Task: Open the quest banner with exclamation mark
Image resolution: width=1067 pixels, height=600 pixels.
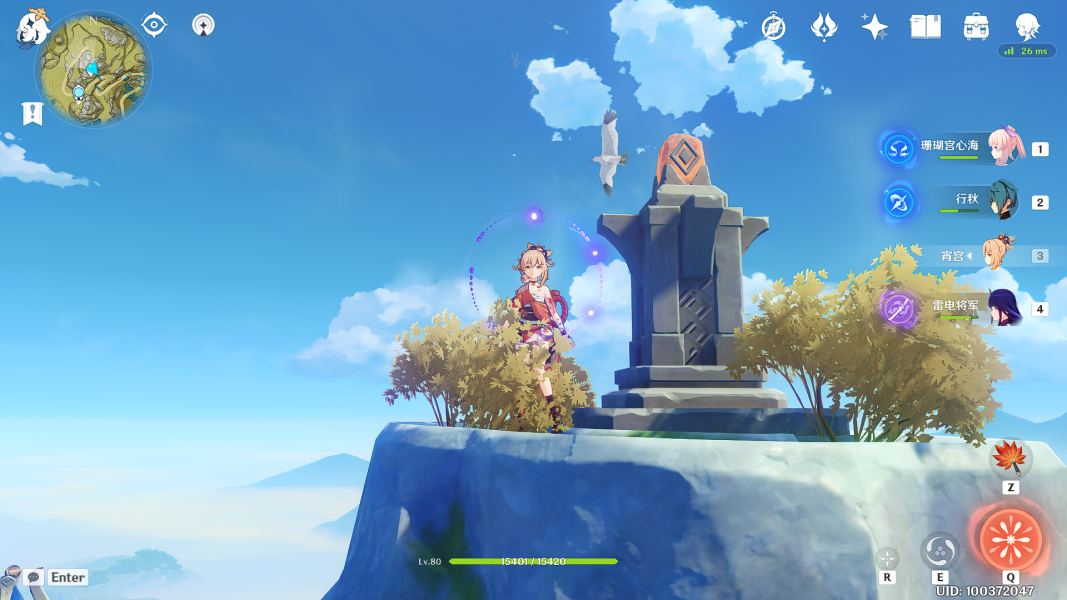Action: pos(32,113)
